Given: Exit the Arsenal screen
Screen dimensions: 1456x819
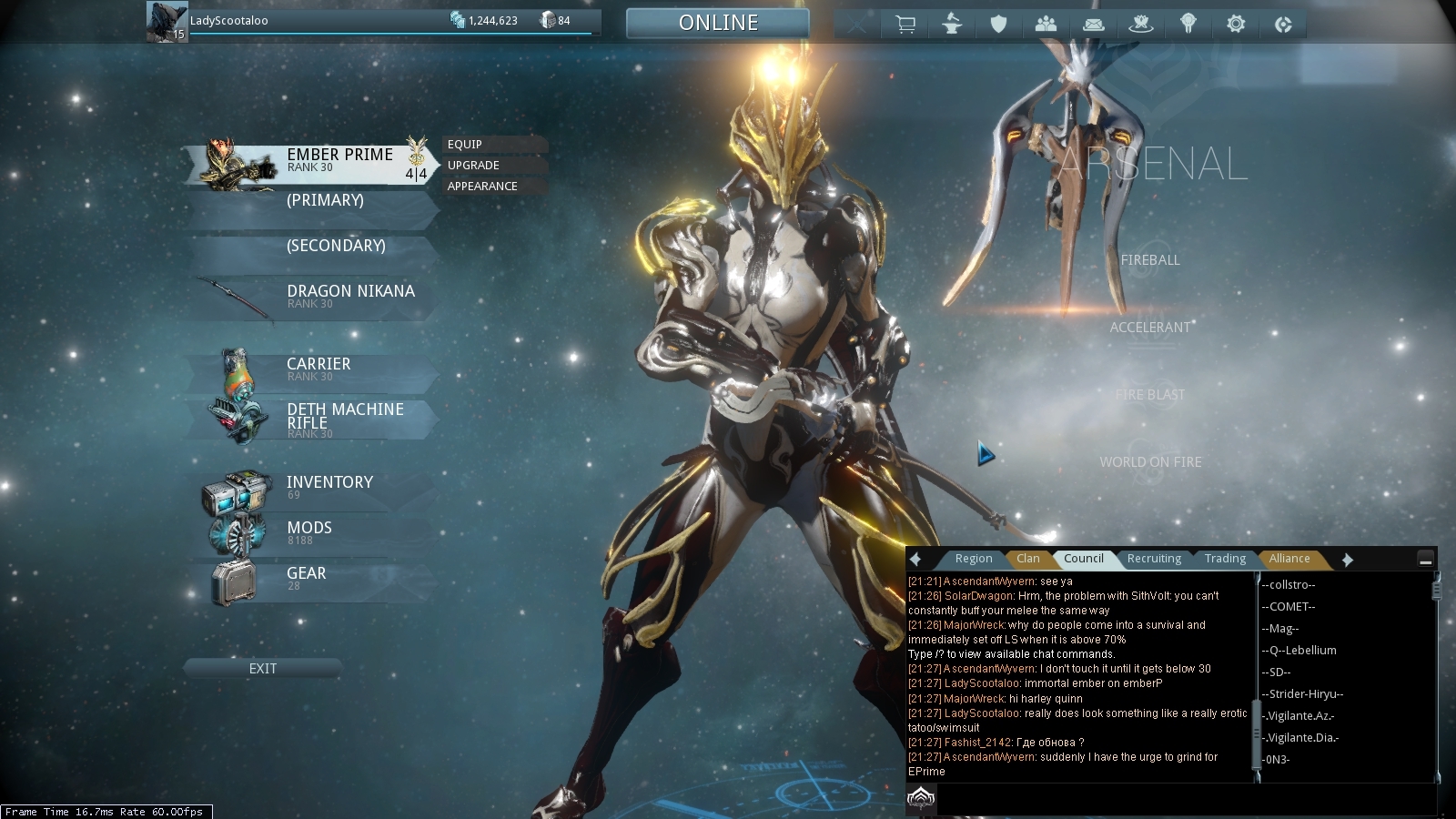Looking at the screenshot, I should [263, 669].
